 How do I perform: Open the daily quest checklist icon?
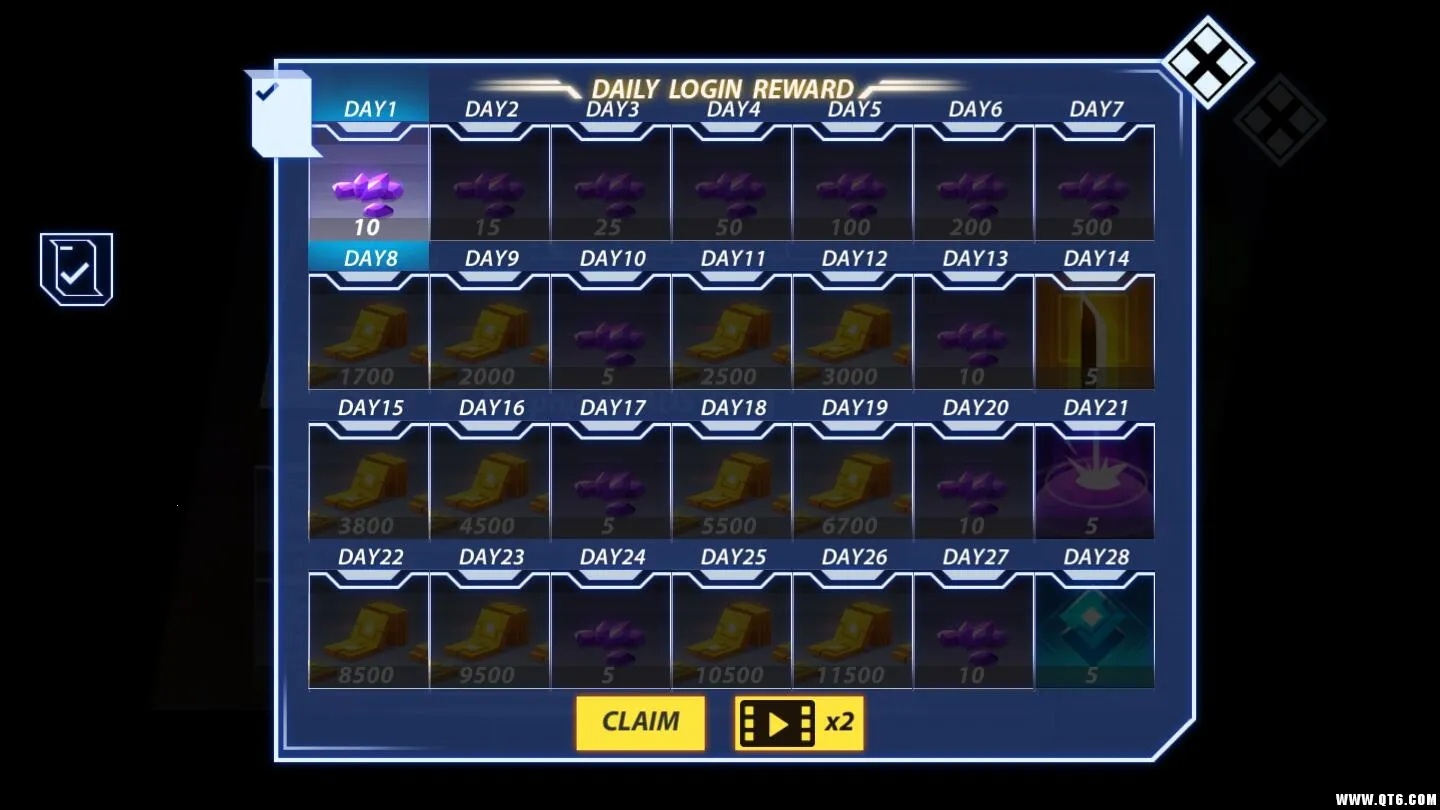point(75,266)
